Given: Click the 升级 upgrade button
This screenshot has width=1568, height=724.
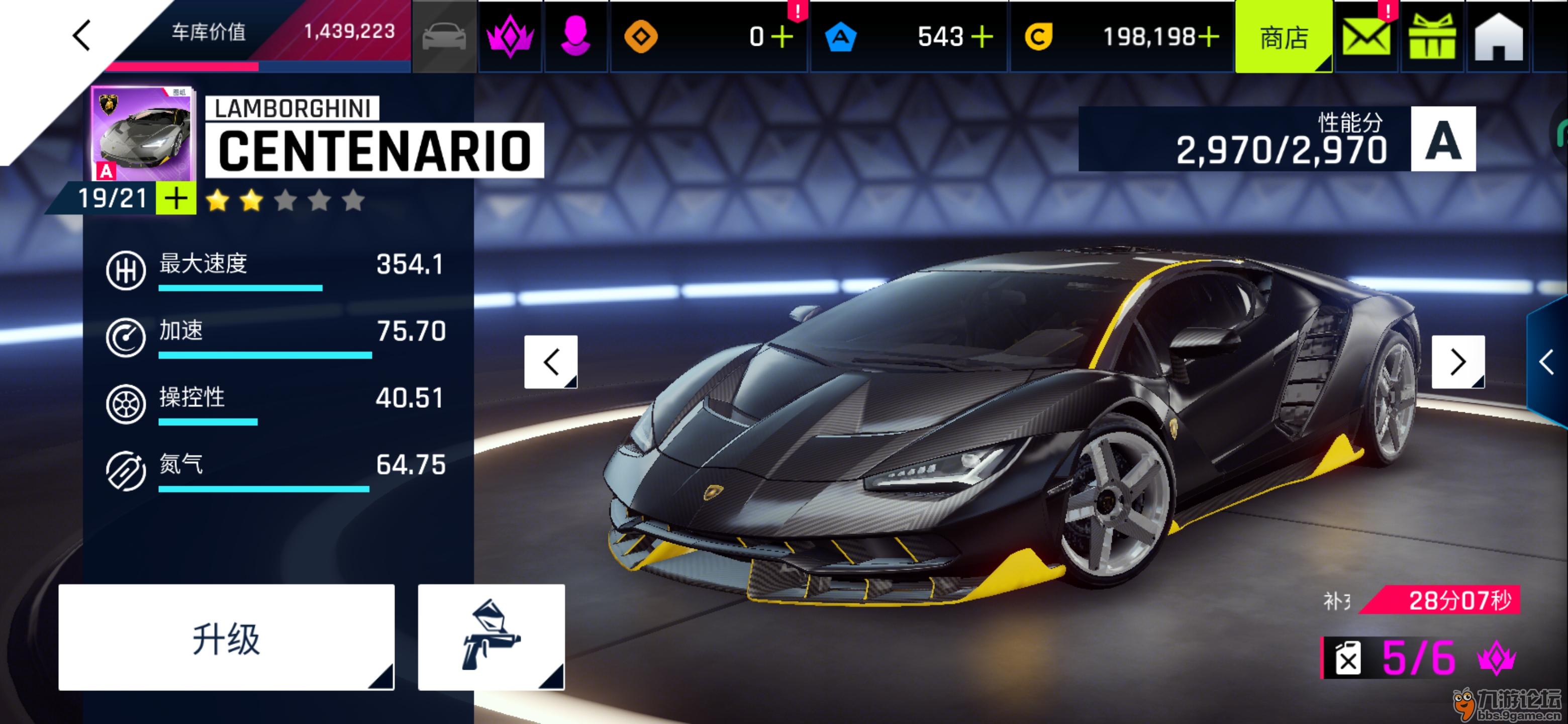Looking at the screenshot, I should (x=227, y=638).
